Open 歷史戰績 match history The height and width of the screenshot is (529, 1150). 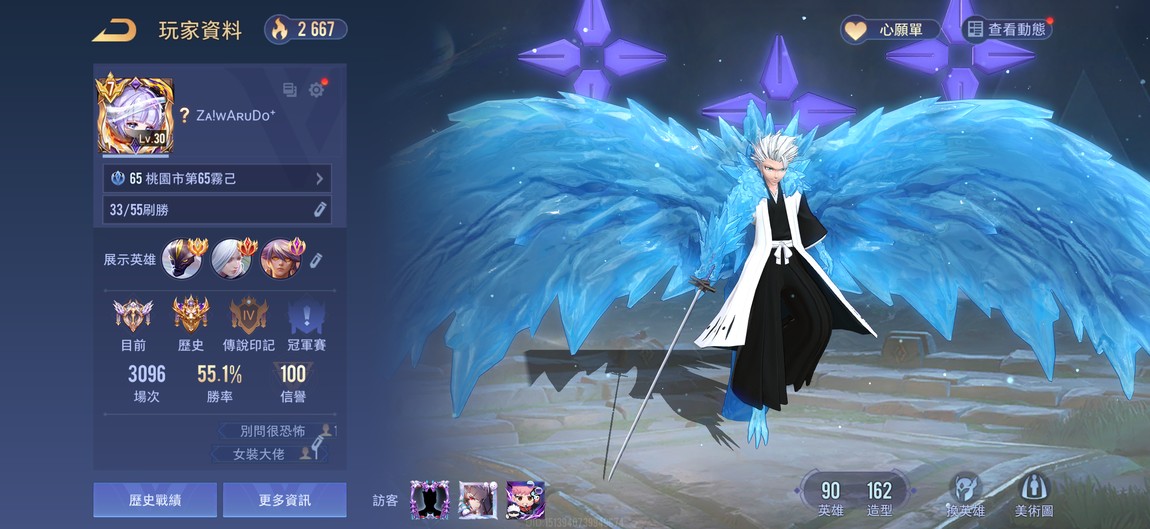point(155,500)
